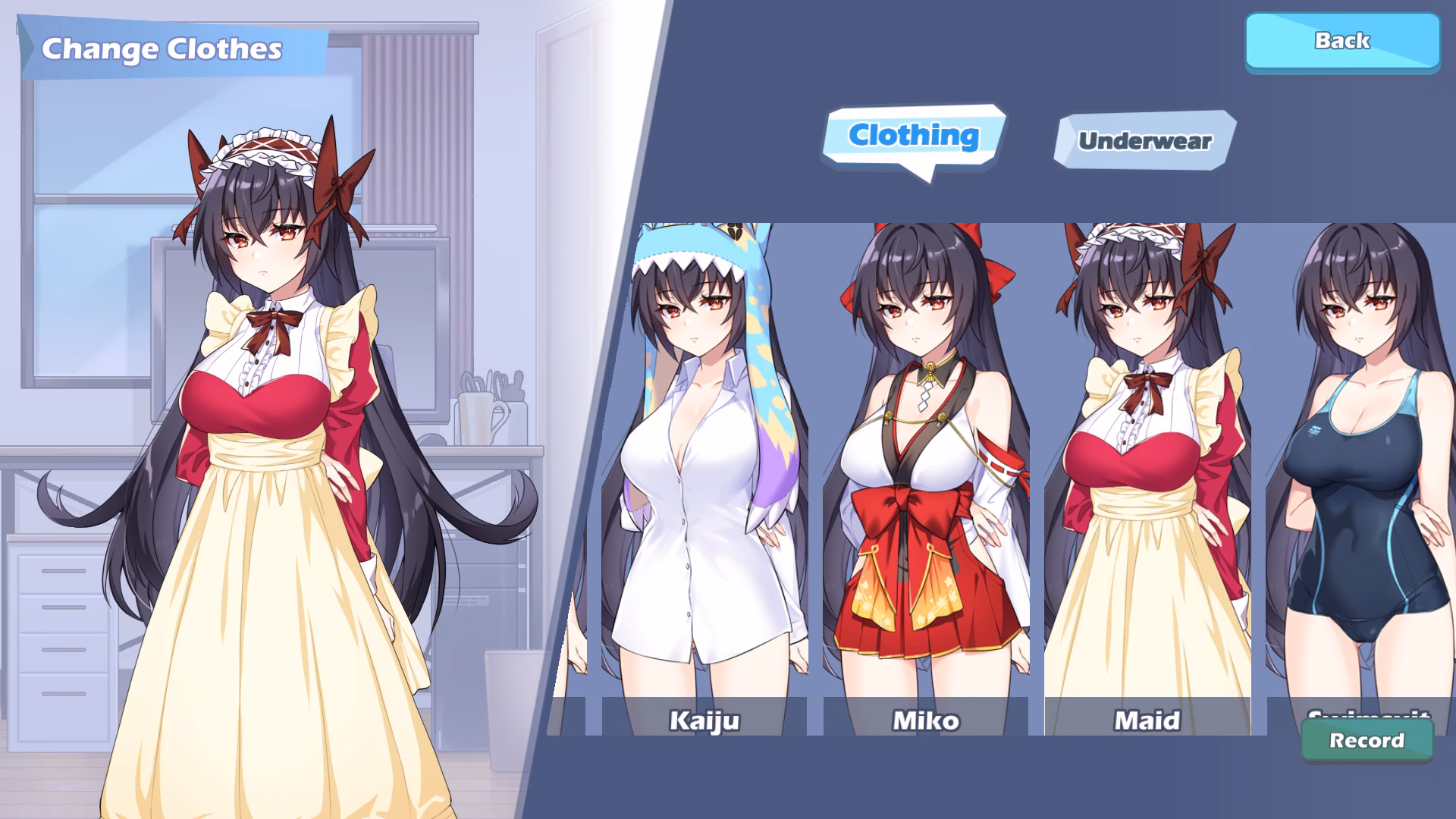
Task: Click the teal Record button bottom right
Action: 1367,741
